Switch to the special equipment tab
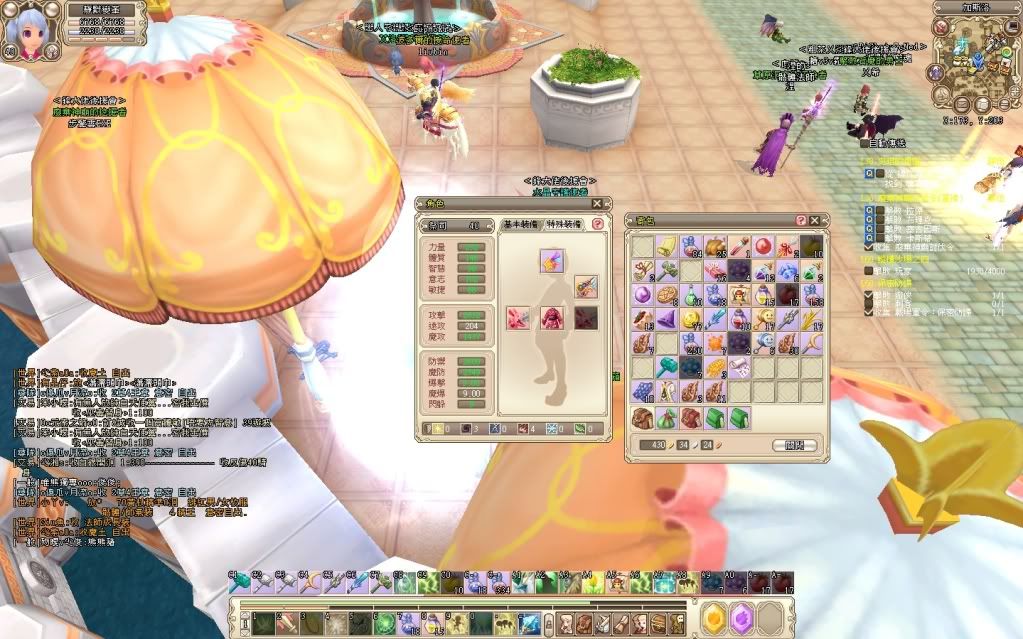The width and height of the screenshot is (1023, 639). [x=564, y=225]
